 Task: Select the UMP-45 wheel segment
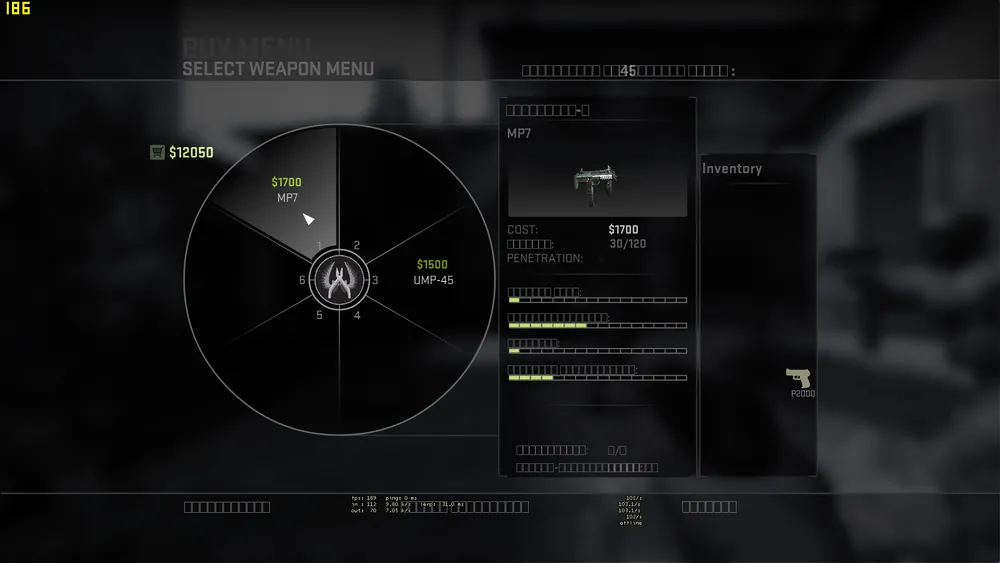(432, 272)
